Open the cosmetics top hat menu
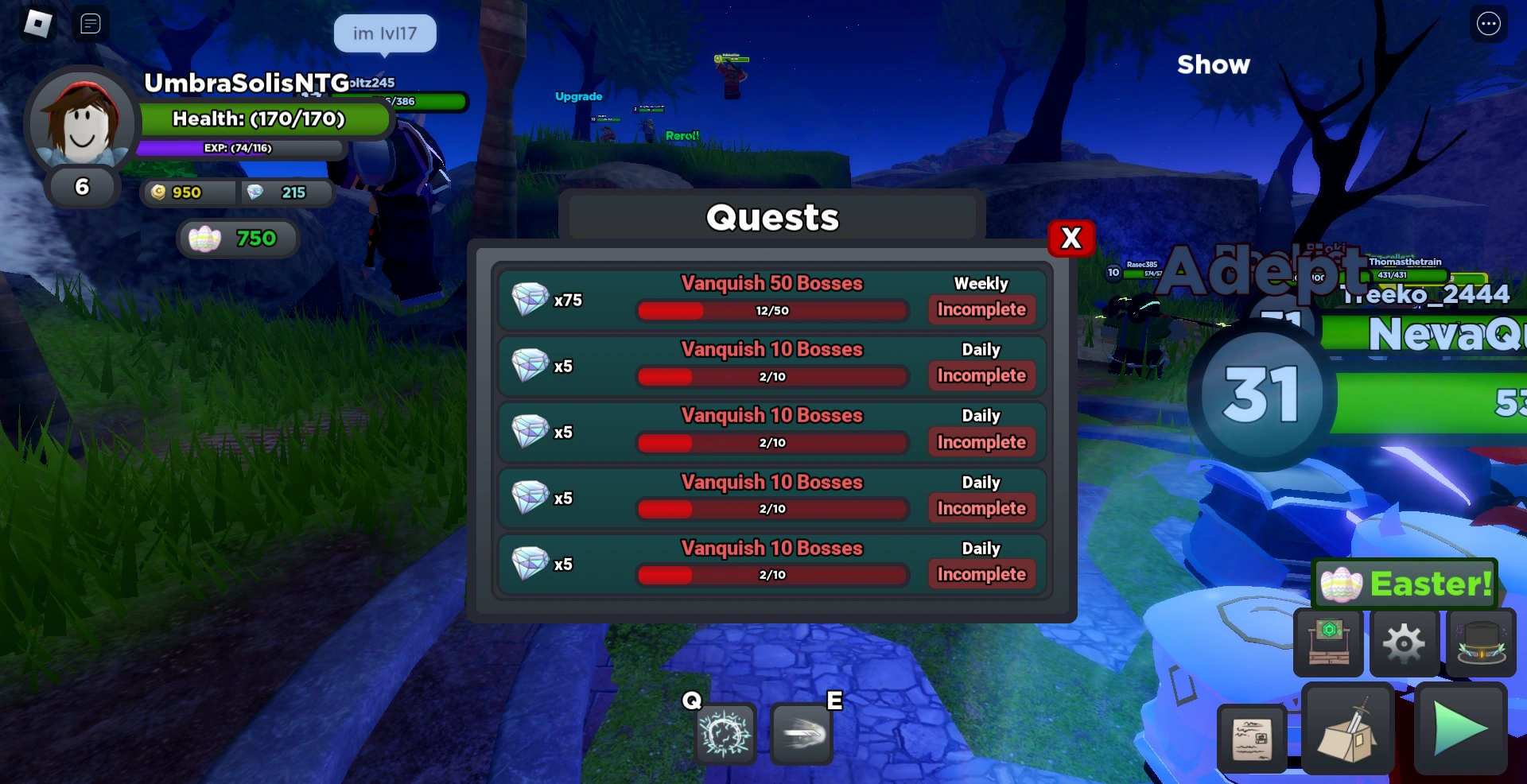This screenshot has height=784, width=1527. [1481, 642]
